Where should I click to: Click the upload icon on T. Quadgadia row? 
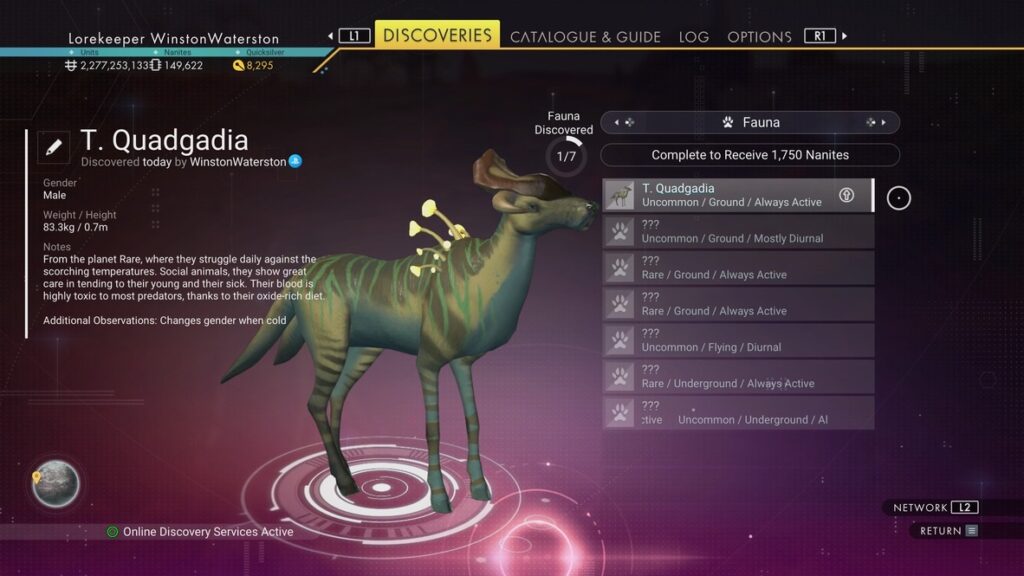[846, 195]
